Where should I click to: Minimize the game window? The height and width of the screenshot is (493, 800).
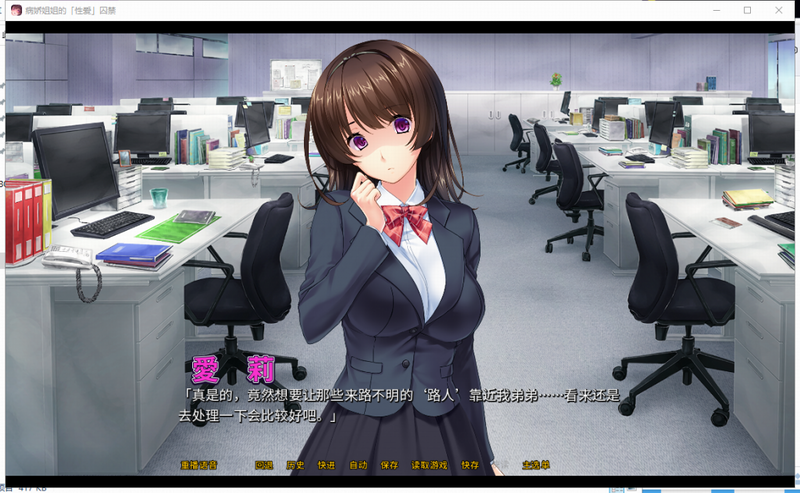coord(718,10)
